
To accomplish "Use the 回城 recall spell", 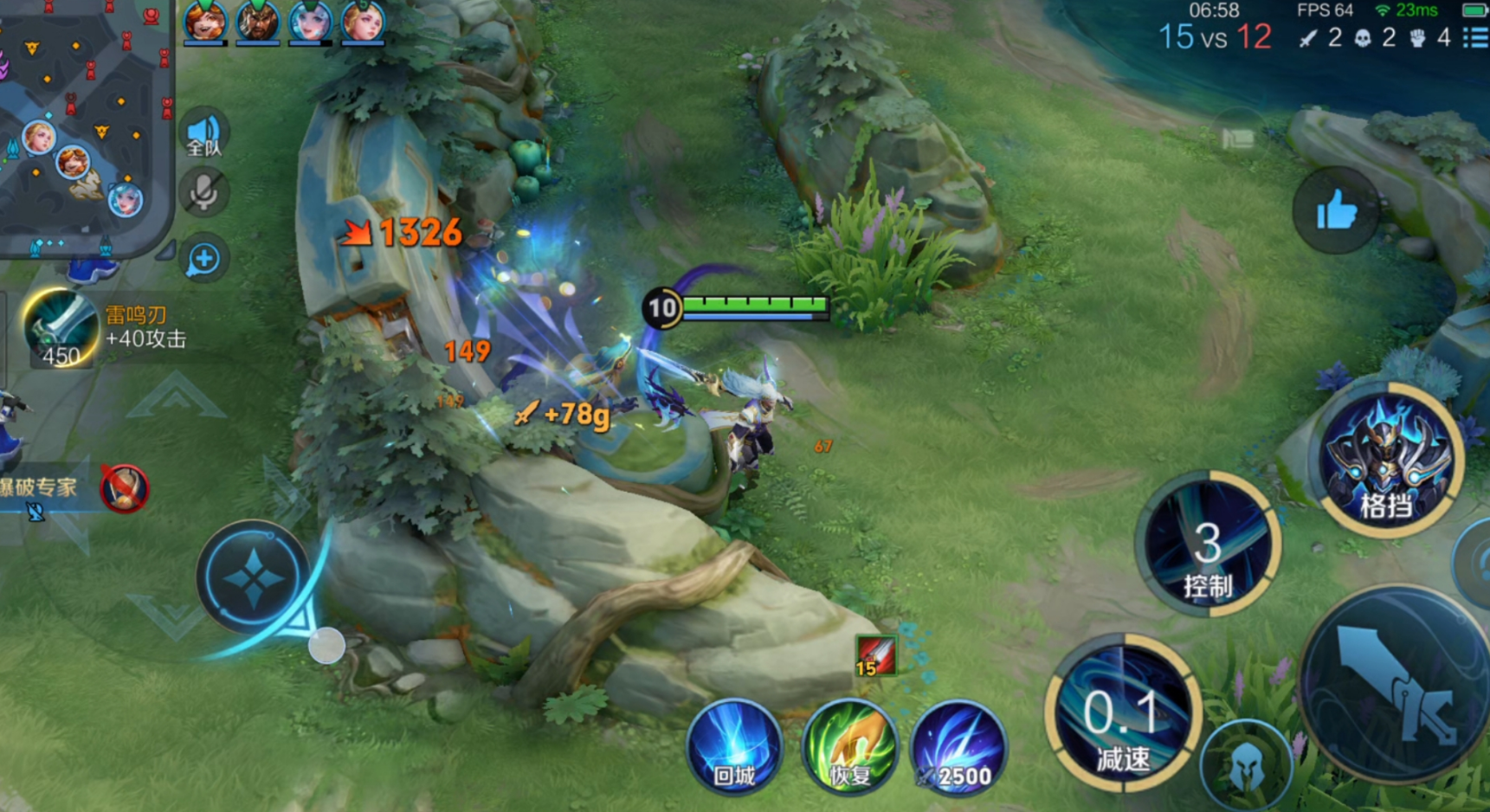I will point(734,746).
